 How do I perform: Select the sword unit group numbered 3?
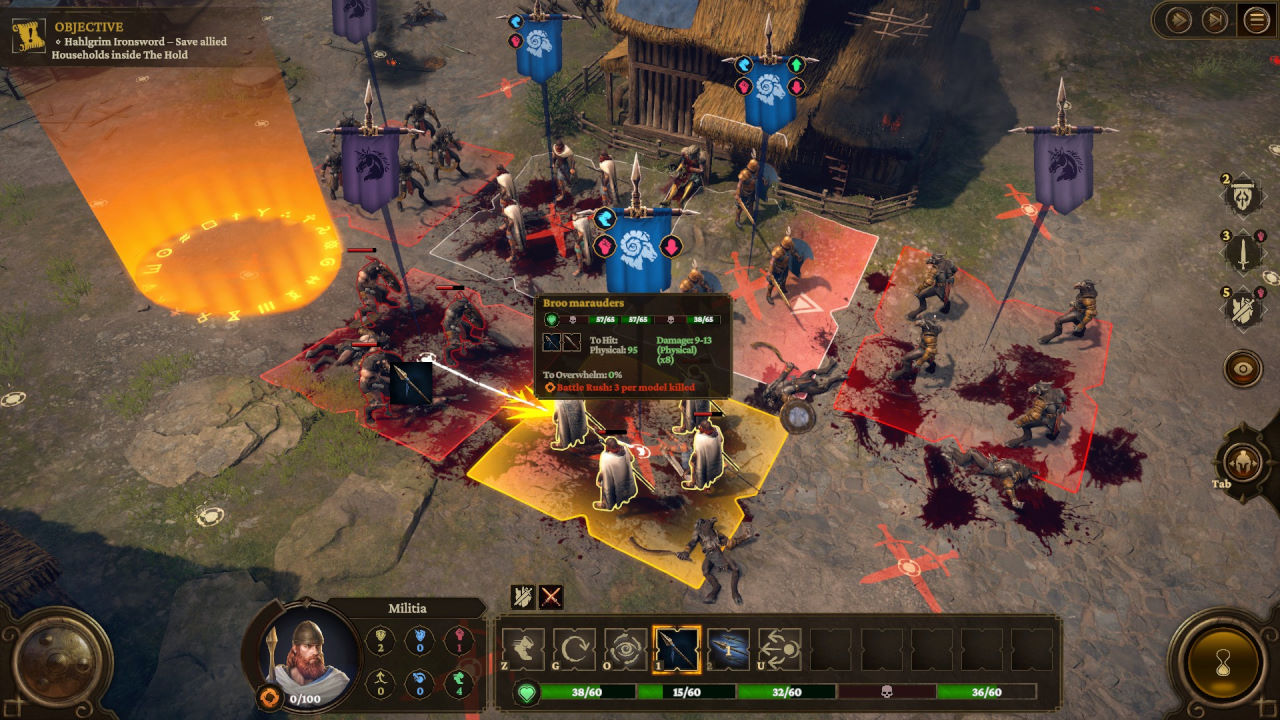coord(1243,251)
